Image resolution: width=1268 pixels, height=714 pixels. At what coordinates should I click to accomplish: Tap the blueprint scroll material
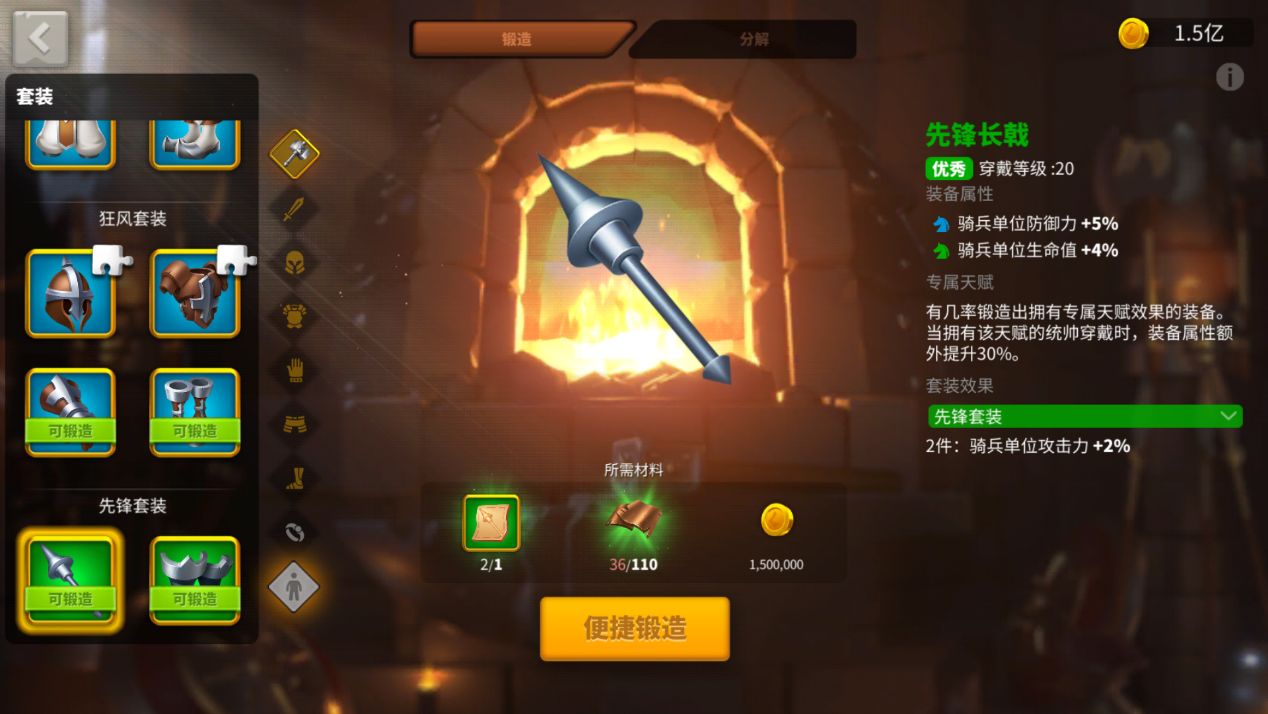491,523
